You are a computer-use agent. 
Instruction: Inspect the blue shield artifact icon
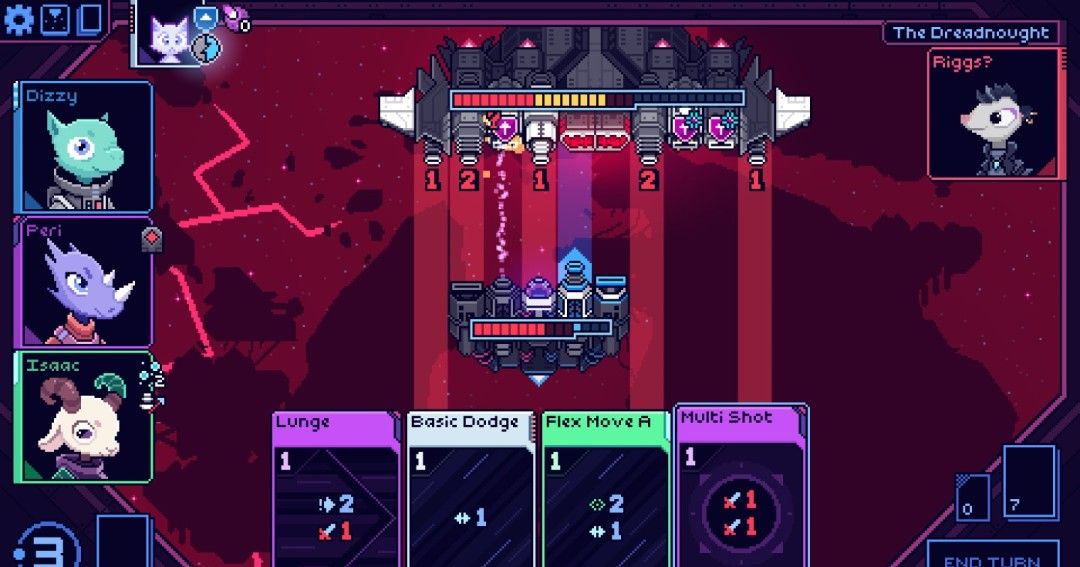click(x=205, y=18)
